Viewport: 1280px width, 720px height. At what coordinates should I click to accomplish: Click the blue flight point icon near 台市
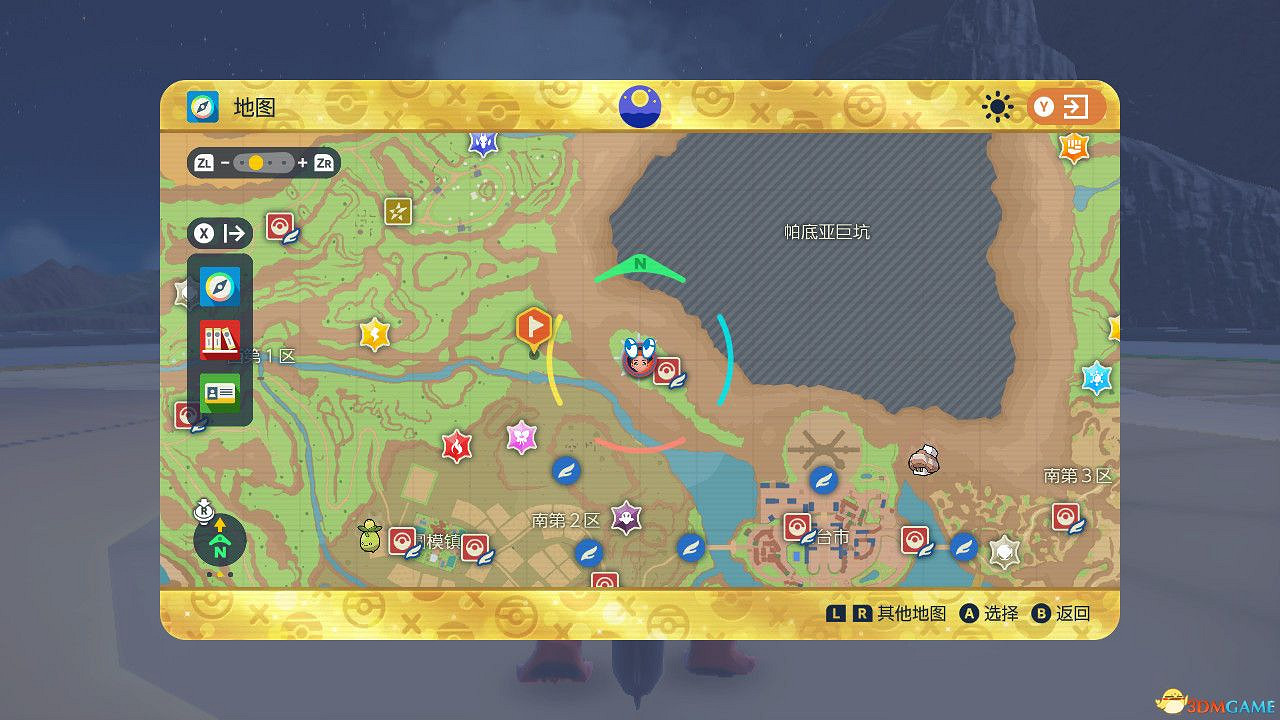(822, 482)
